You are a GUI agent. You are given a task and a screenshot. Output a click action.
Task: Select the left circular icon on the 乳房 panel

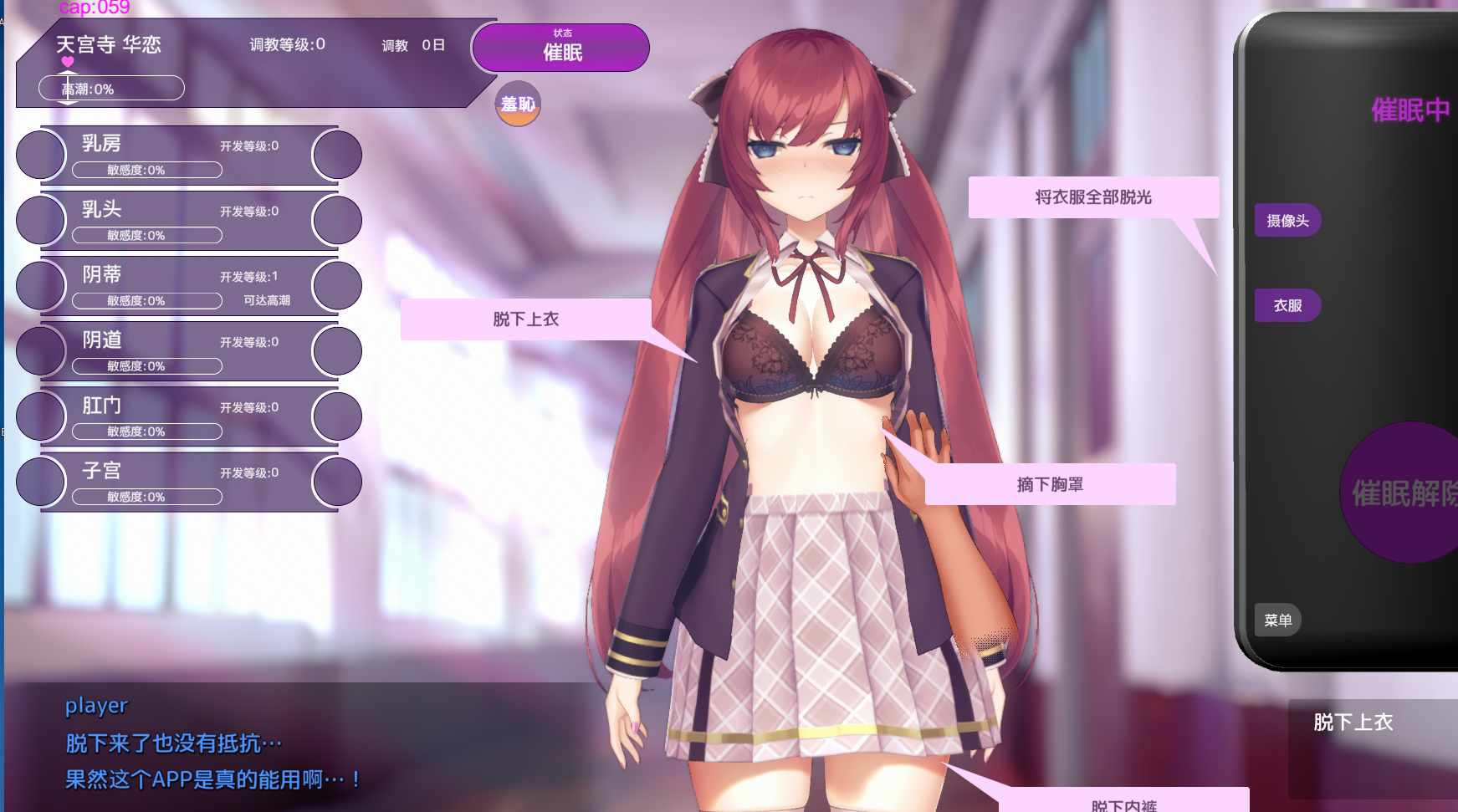39,155
